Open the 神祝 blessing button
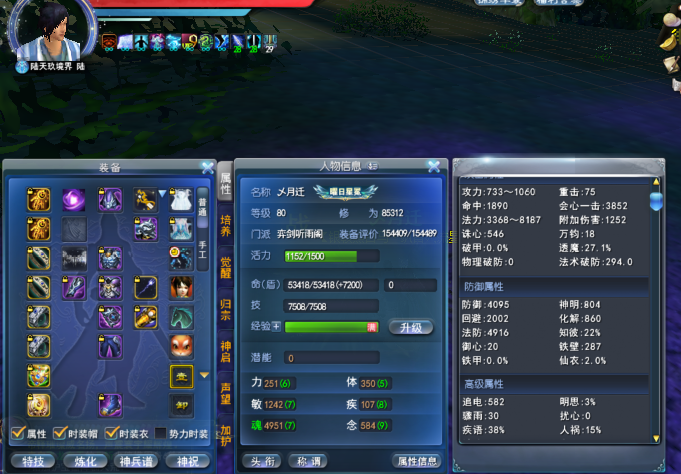Screen dimensions: 681x474 [x=188, y=461]
